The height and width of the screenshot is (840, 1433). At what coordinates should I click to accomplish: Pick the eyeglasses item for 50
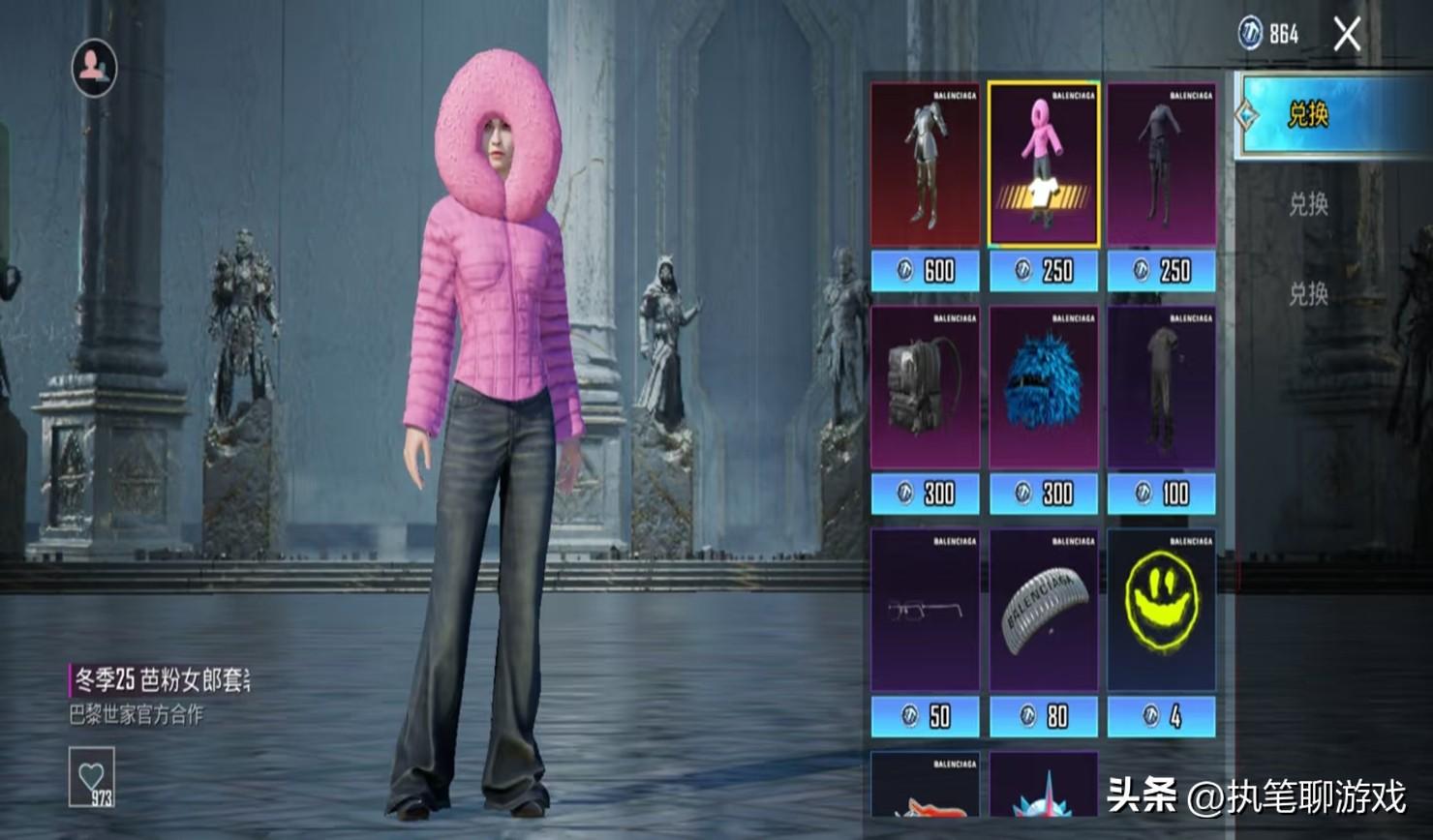point(925,612)
